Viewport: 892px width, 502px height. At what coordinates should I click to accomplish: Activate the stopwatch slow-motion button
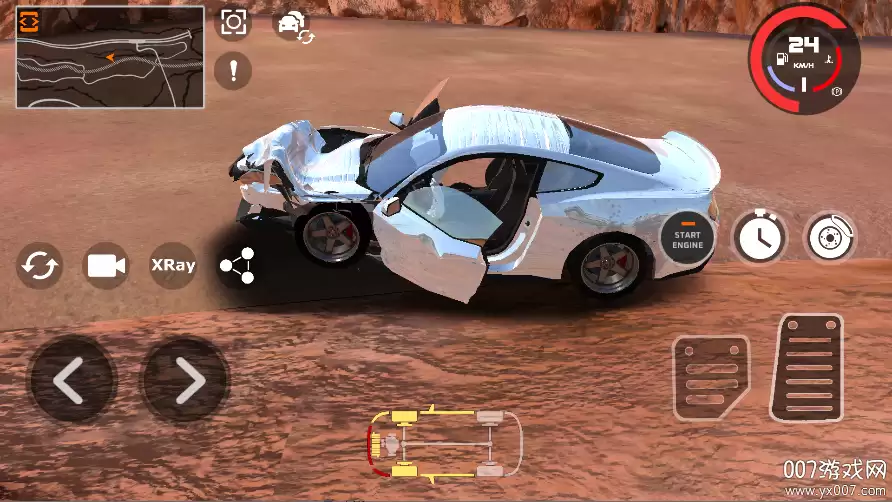coord(760,237)
